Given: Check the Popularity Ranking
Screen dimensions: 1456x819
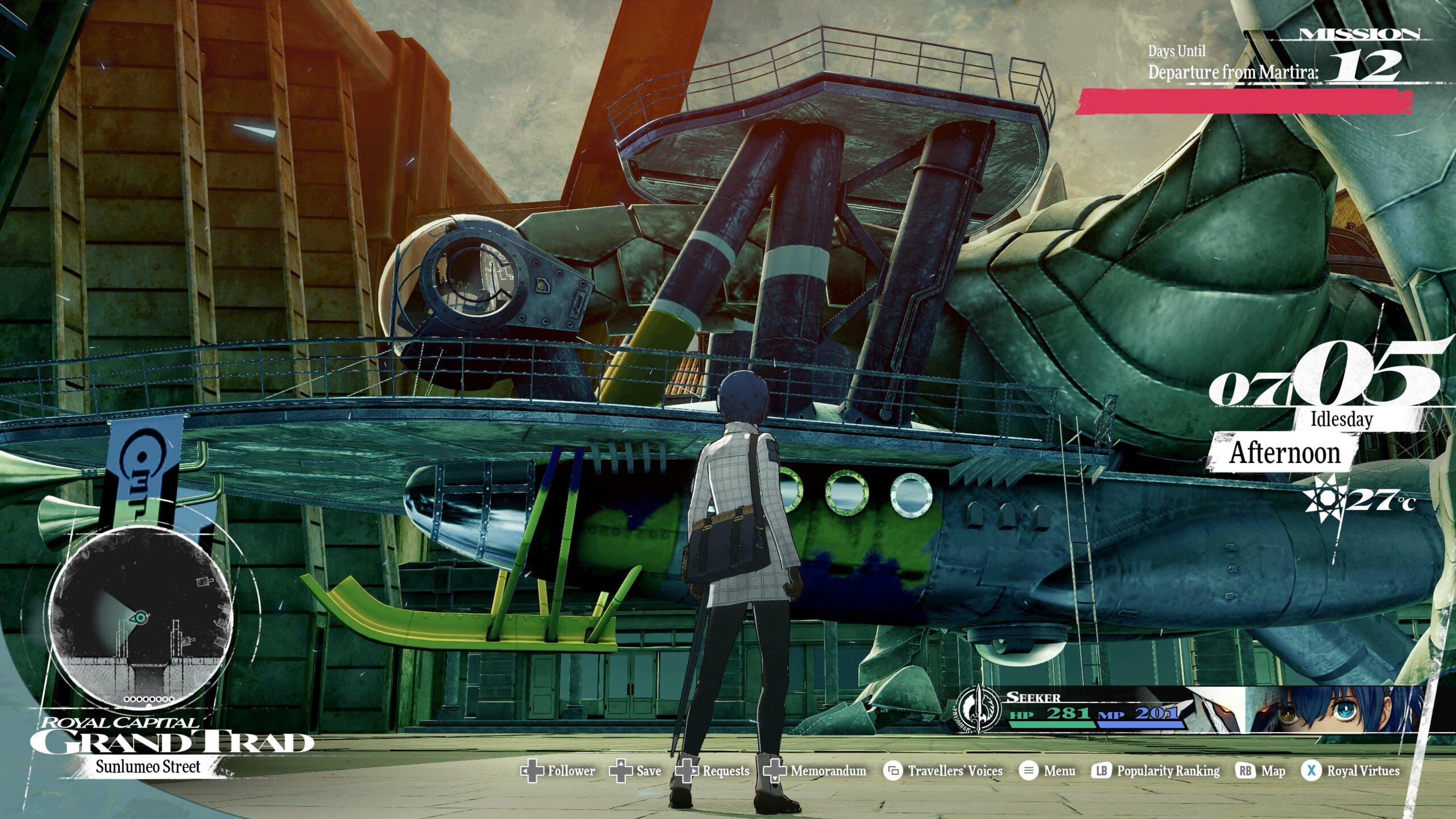Looking at the screenshot, I should pyautogui.click(x=1157, y=771).
